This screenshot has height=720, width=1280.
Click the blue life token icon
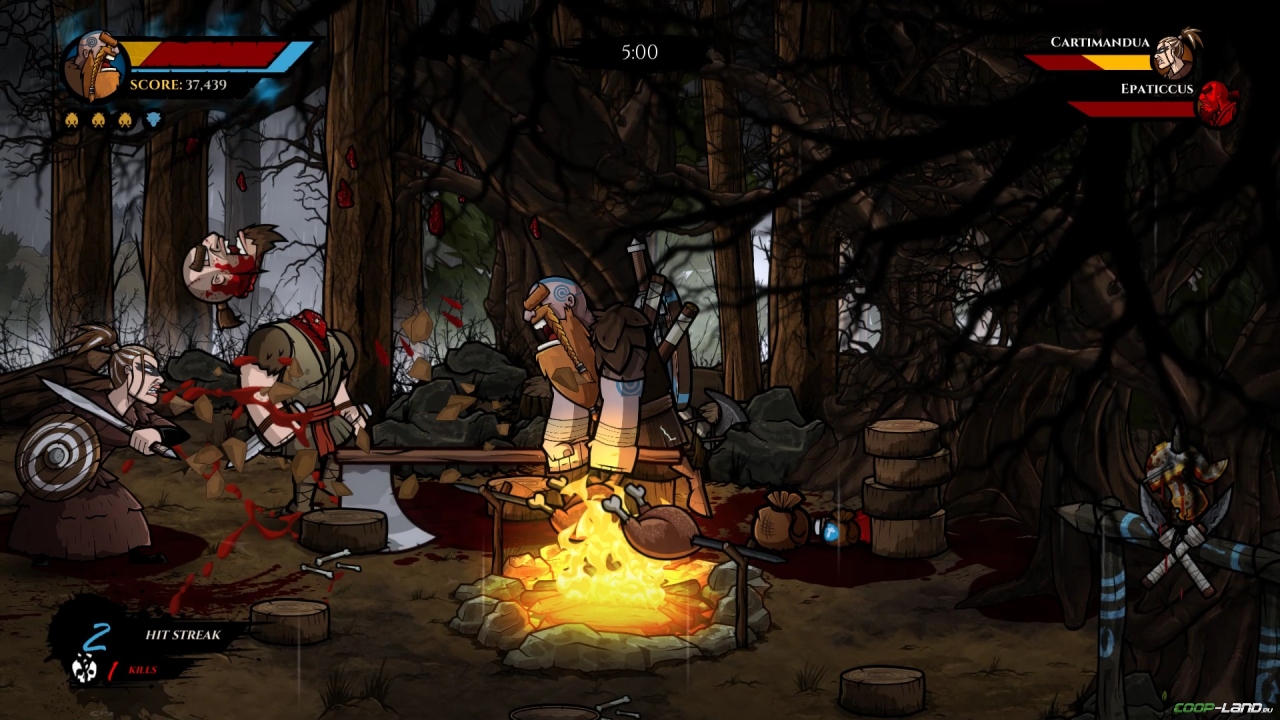[153, 121]
